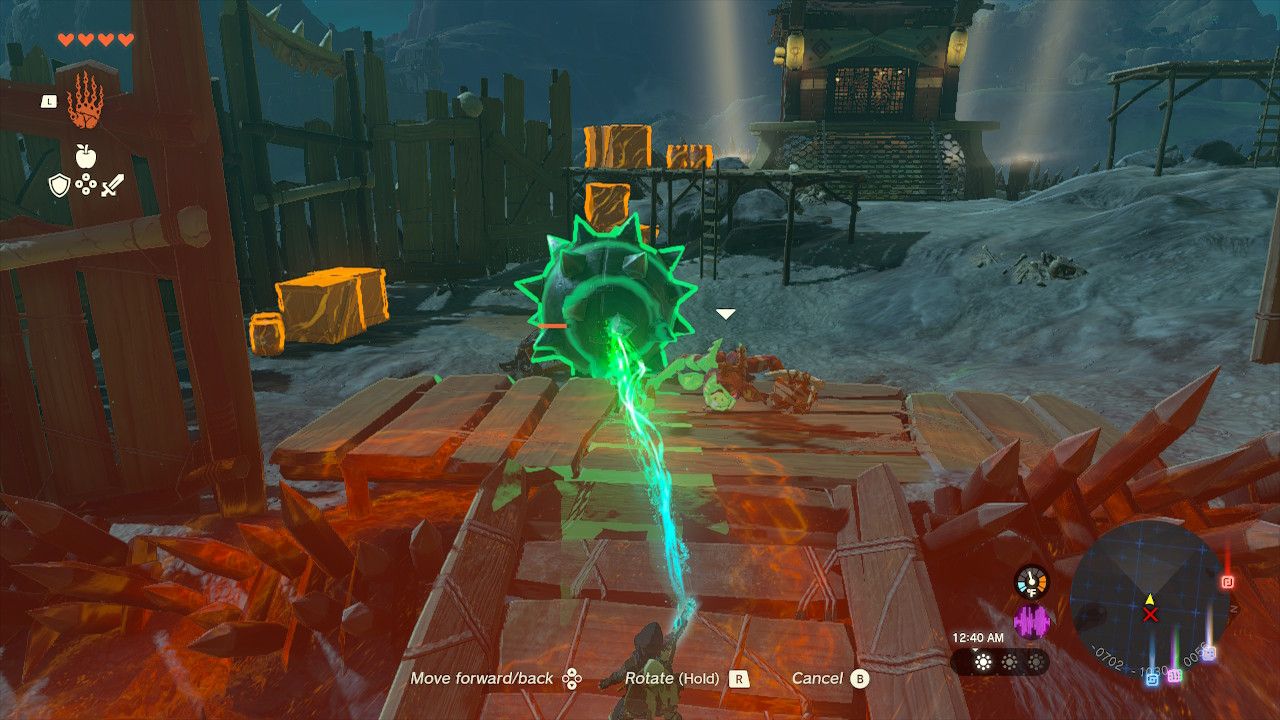
Task: Click the purple noise detection meter icon
Action: pyautogui.click(x=1032, y=620)
